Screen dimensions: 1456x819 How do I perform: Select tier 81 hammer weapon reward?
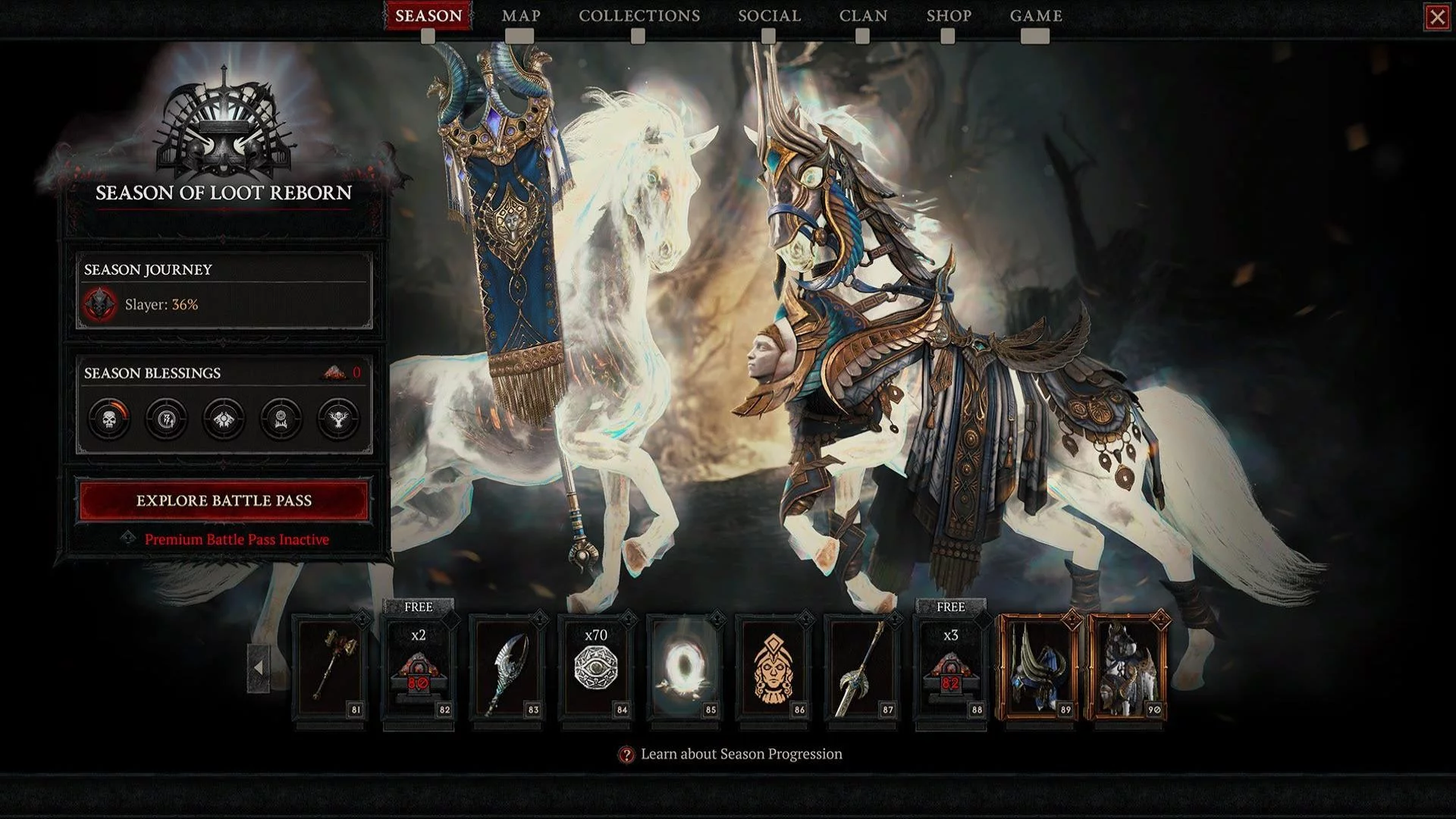329,667
